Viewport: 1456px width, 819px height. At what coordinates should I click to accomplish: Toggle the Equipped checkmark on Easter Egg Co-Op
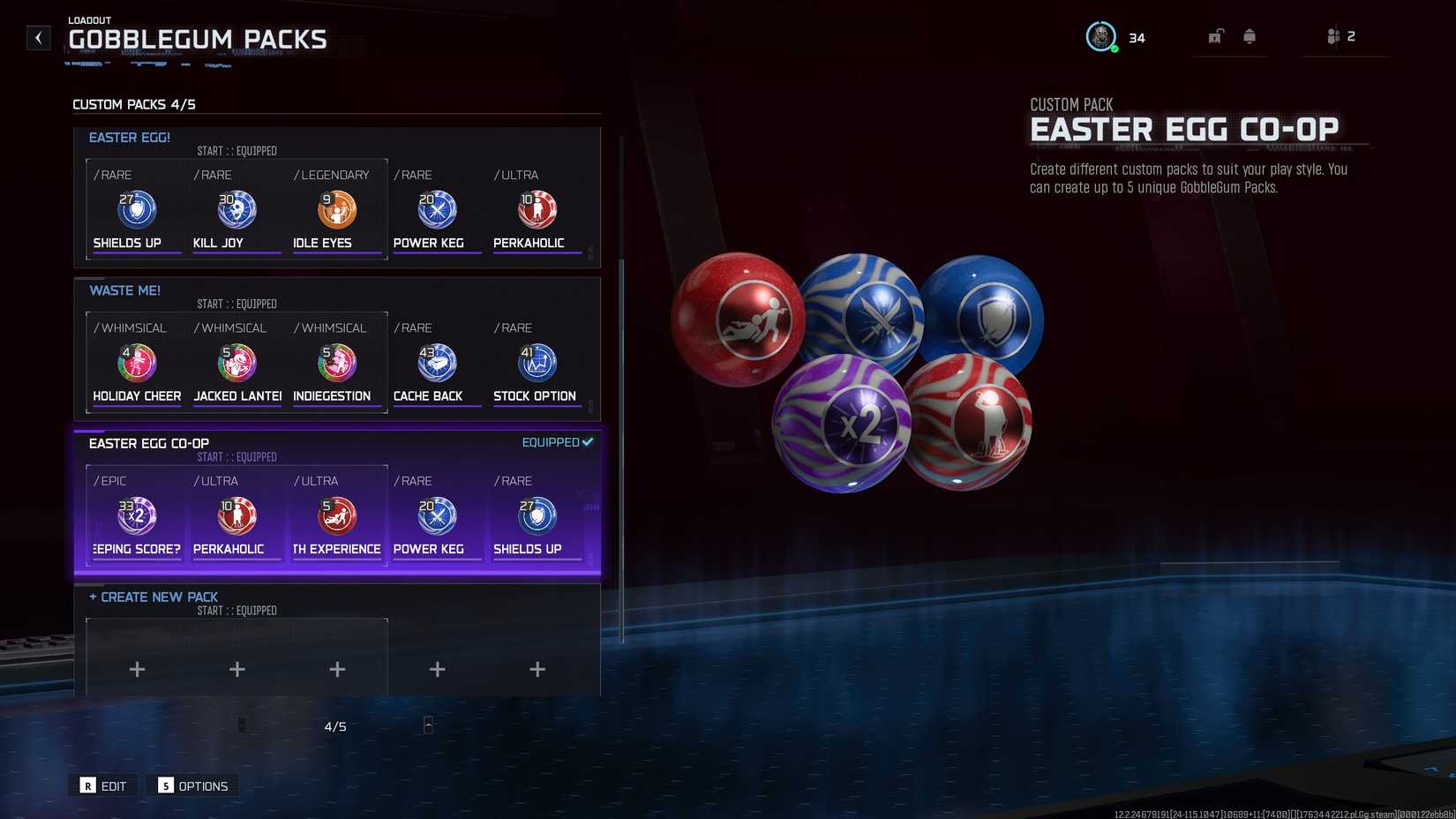pos(555,441)
